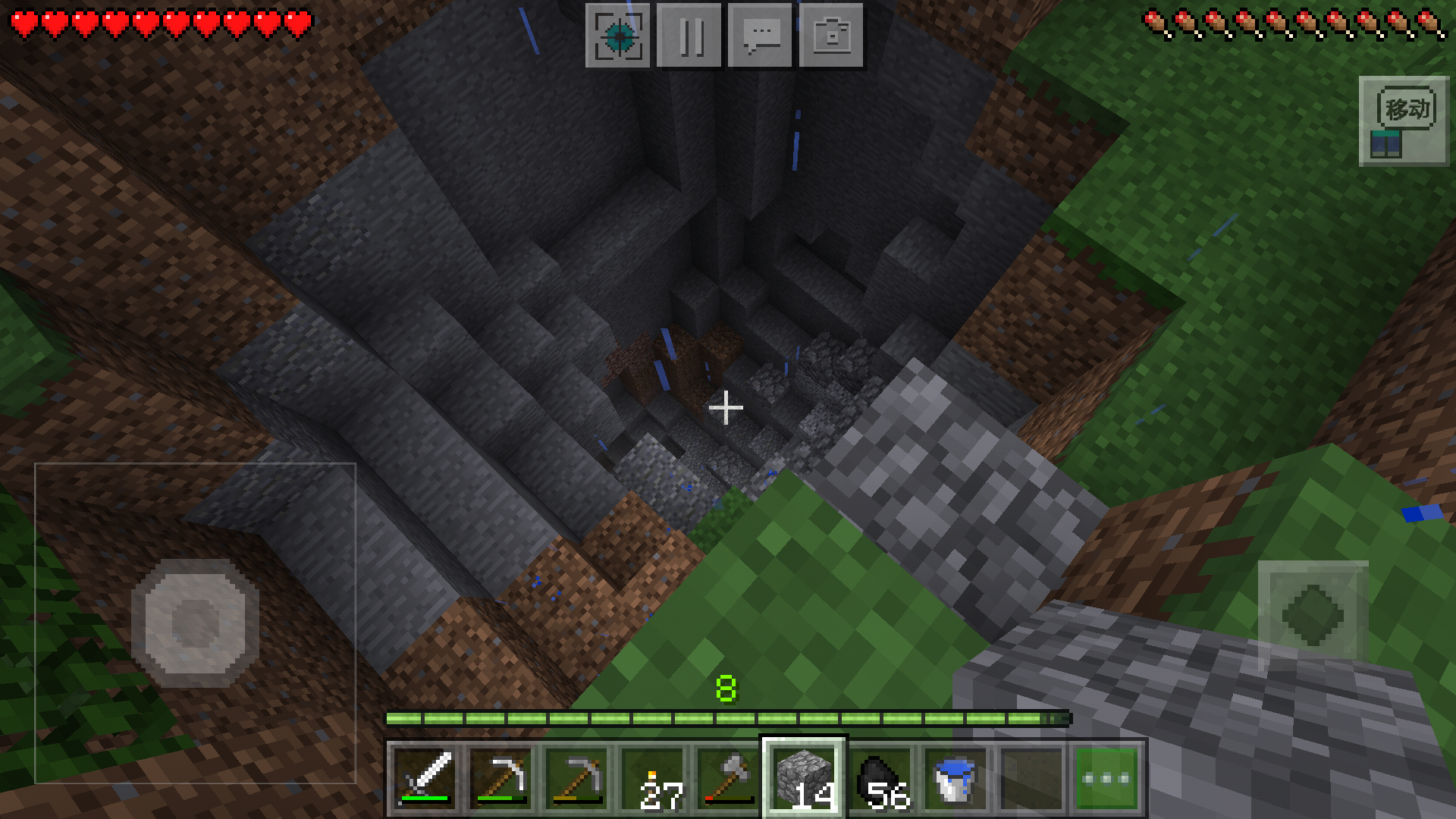Select the water bucket slot
1456x819 pixels.
pos(955,778)
